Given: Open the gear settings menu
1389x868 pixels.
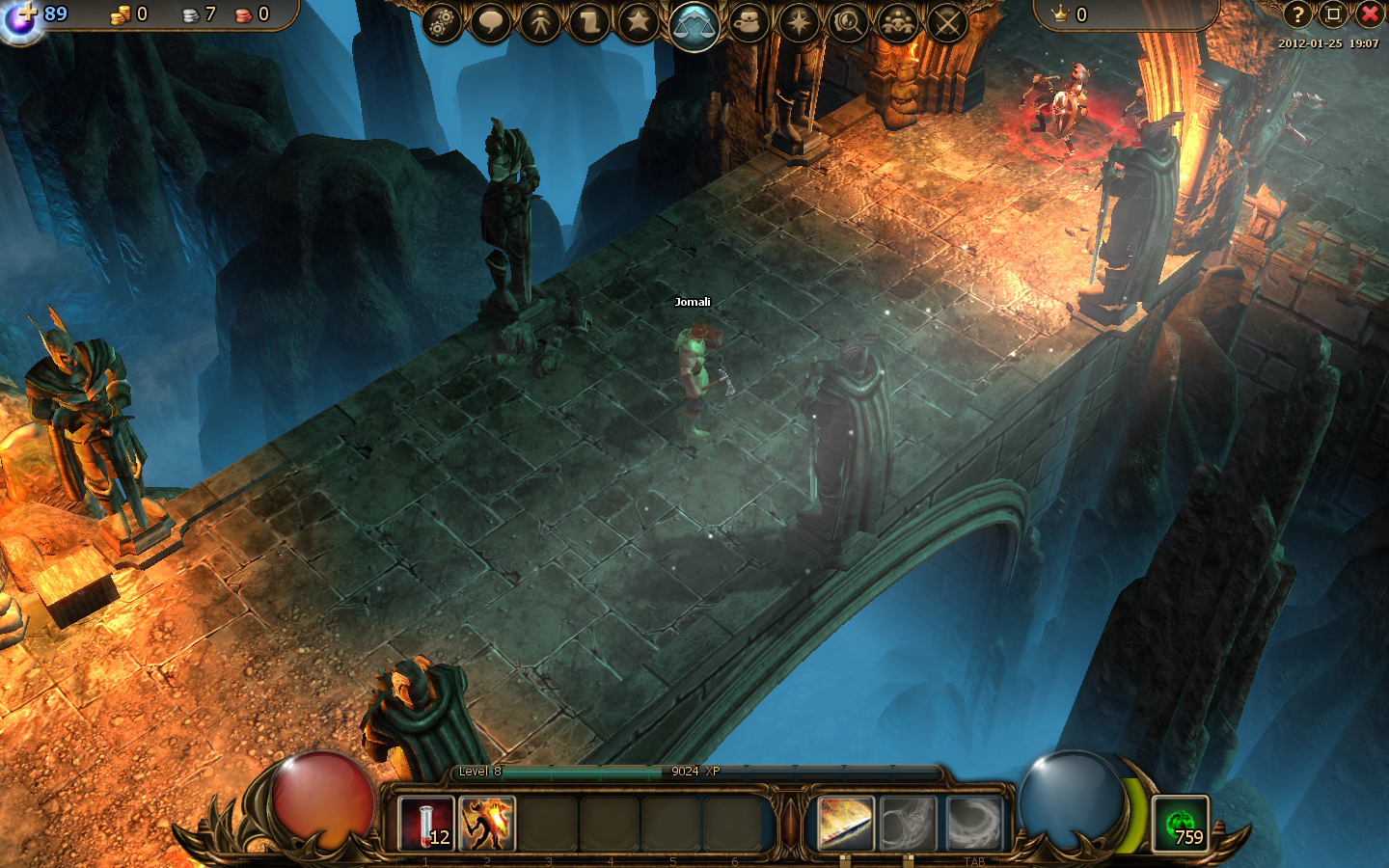Looking at the screenshot, I should click(x=441, y=22).
